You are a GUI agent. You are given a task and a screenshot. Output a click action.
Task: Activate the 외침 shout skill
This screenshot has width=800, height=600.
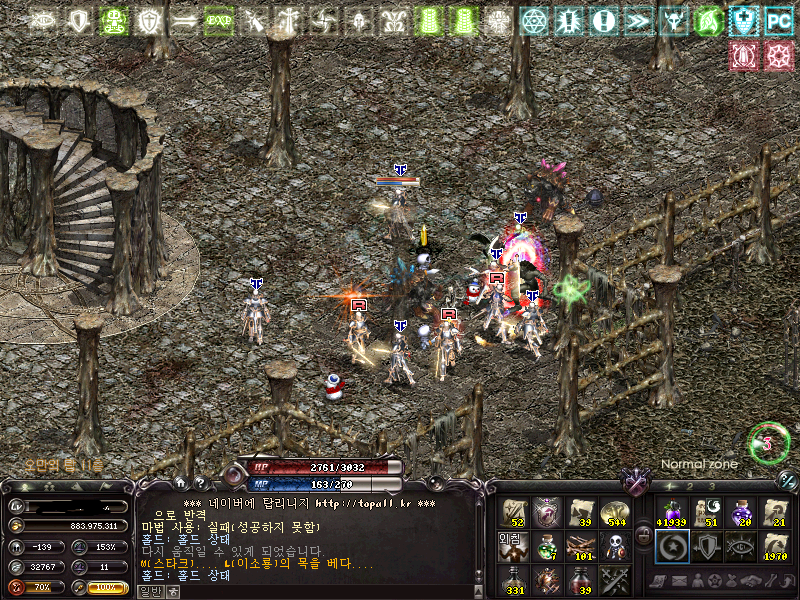513,546
